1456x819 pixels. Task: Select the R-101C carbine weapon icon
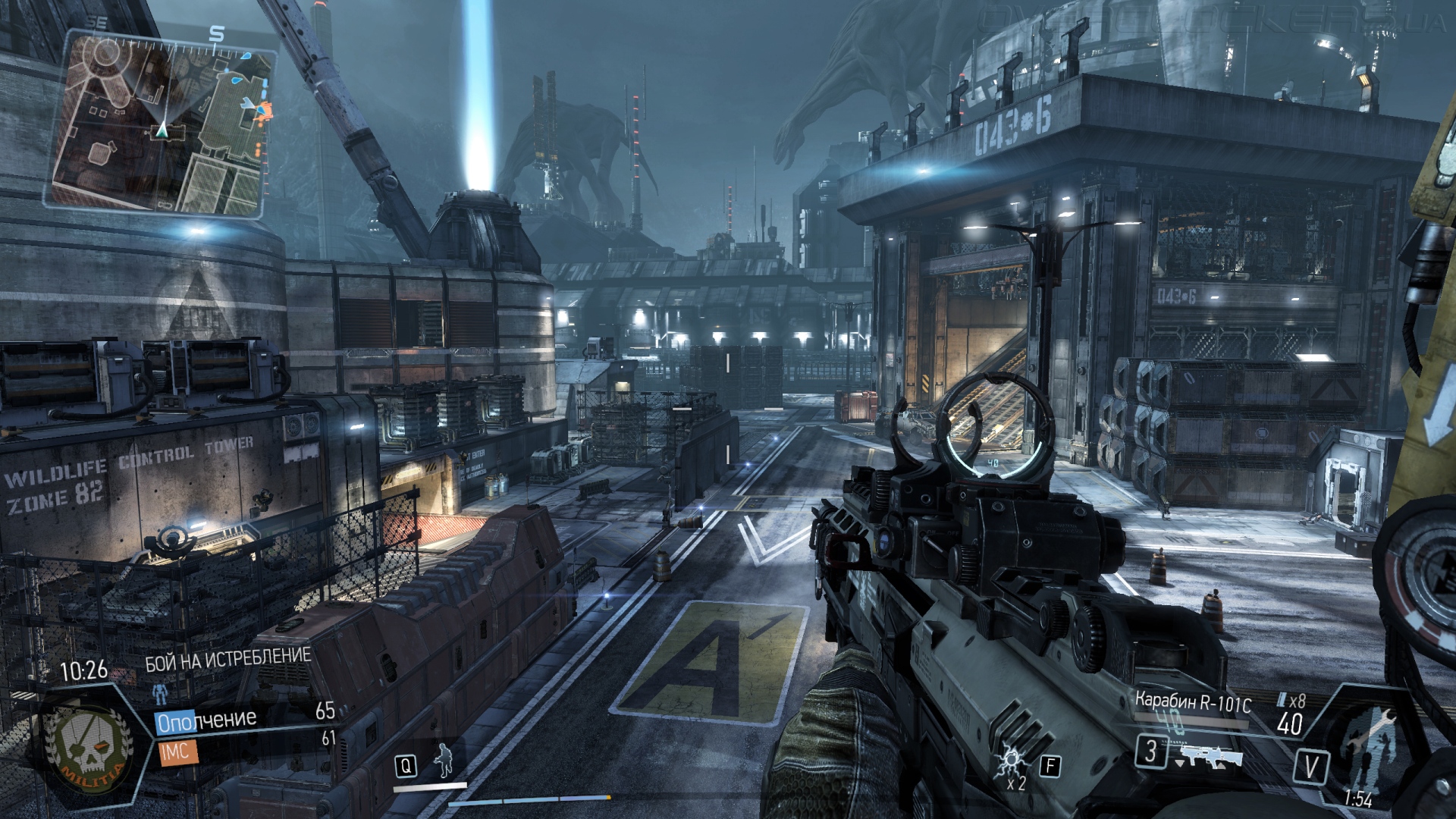[1210, 755]
